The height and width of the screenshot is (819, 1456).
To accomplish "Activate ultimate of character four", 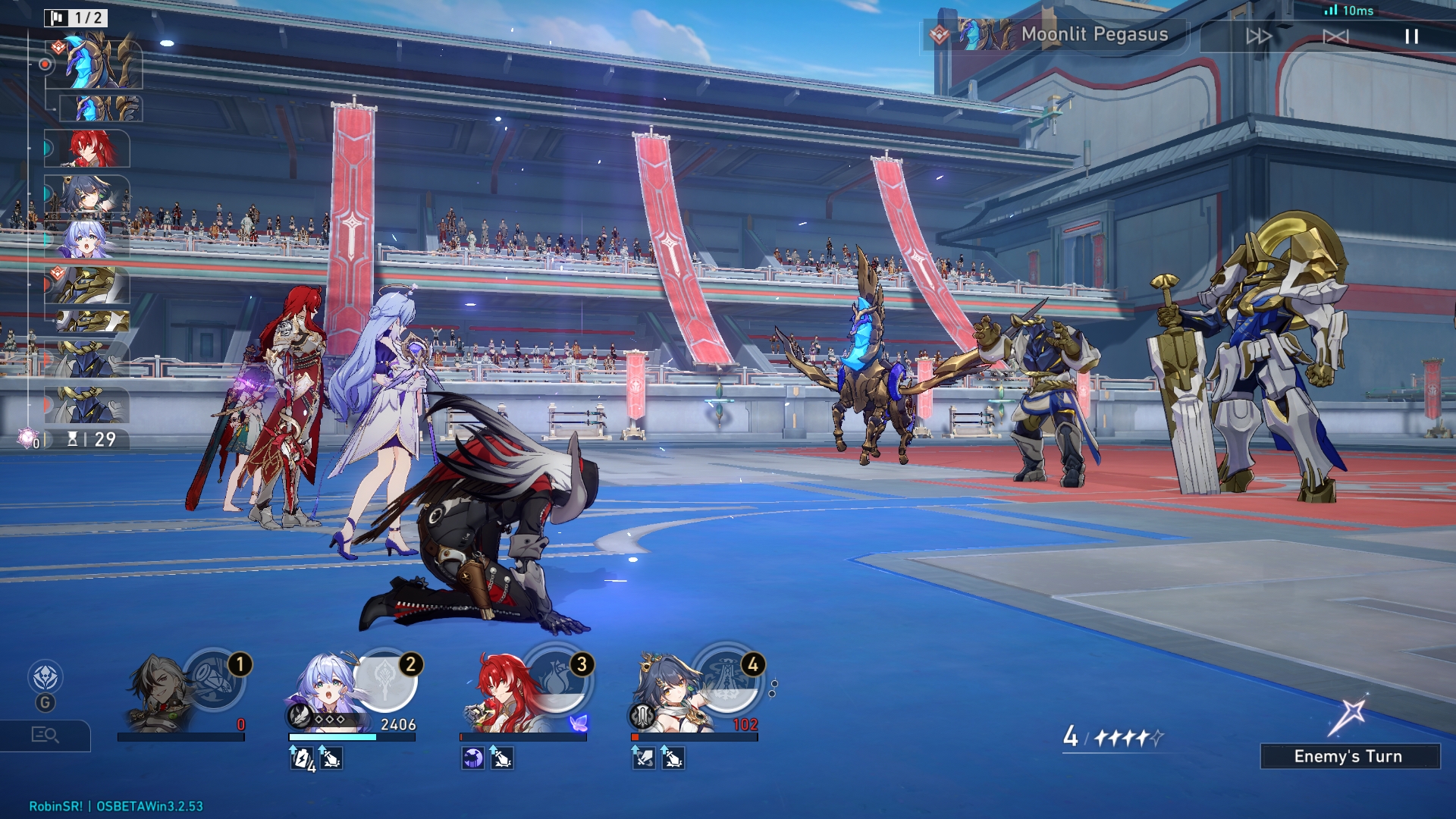I will coord(727,679).
